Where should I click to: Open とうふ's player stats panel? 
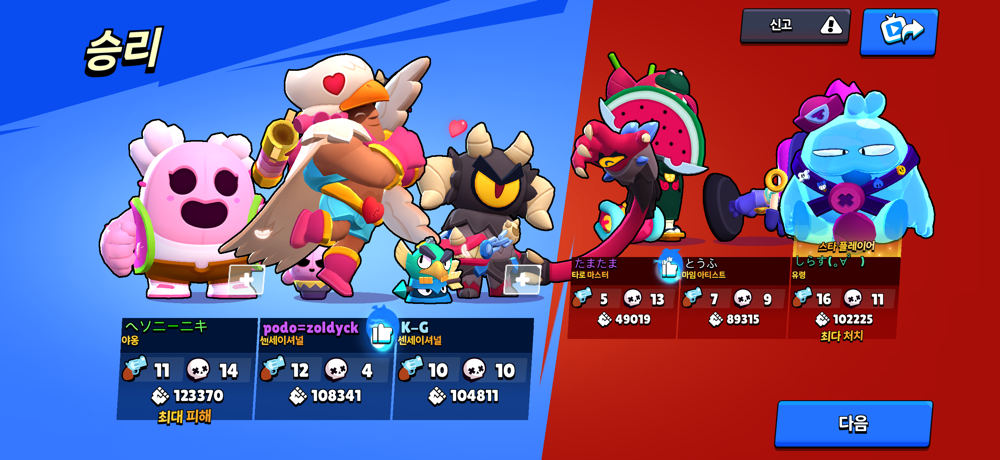tap(732, 297)
